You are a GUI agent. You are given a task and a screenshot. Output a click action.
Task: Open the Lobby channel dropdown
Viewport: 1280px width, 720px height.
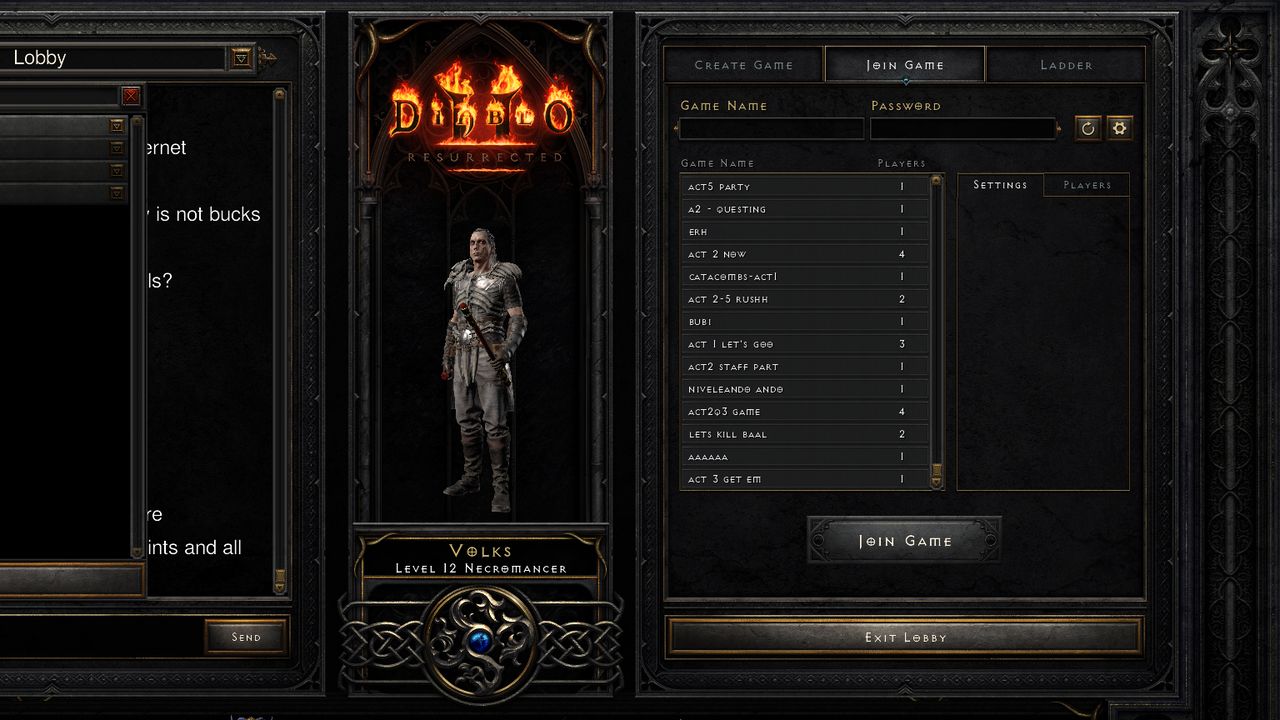(x=240, y=57)
